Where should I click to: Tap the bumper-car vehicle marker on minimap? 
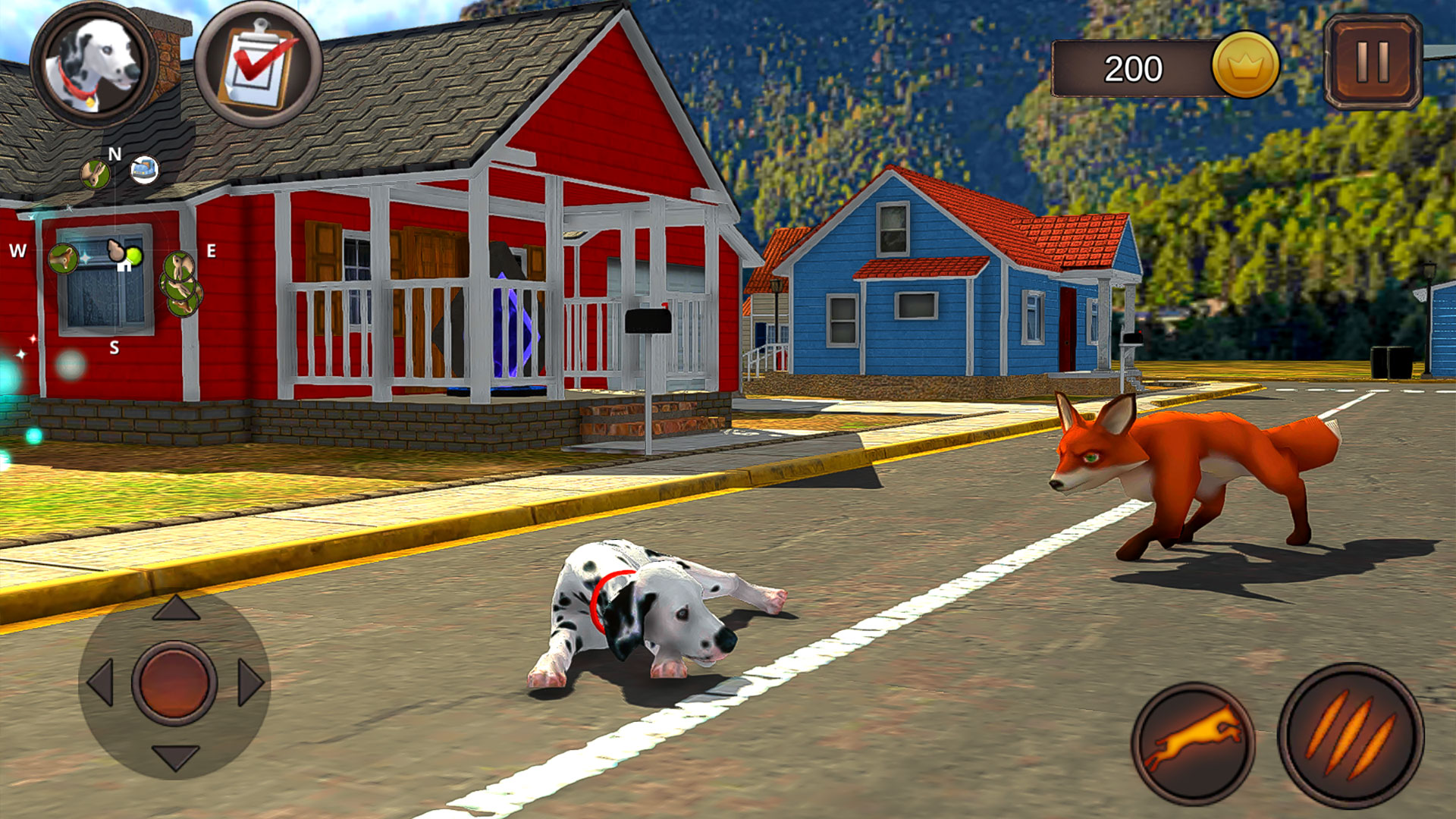pos(144,171)
